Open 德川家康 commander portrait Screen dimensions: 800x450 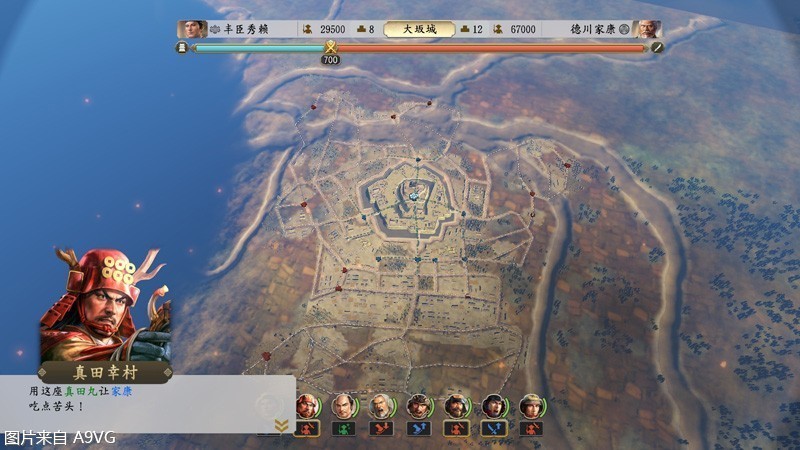[646, 29]
